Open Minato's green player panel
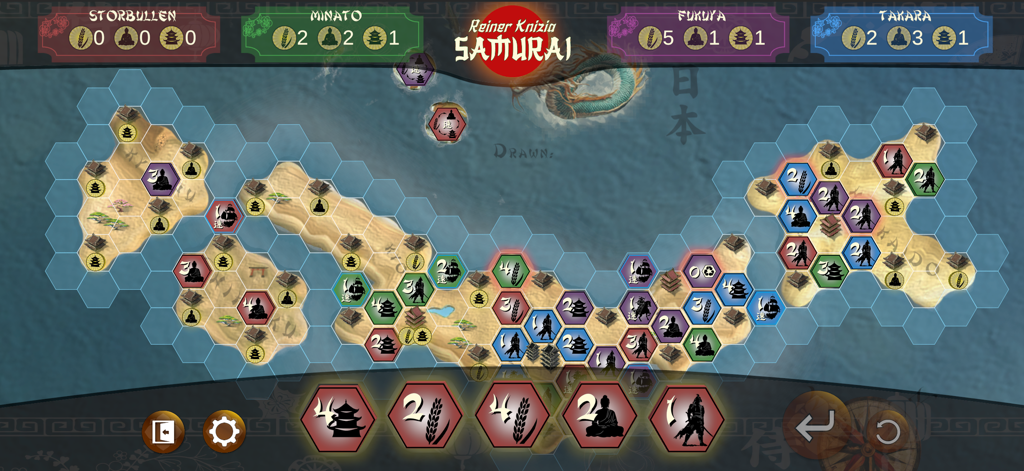The image size is (1024, 471). point(333,34)
